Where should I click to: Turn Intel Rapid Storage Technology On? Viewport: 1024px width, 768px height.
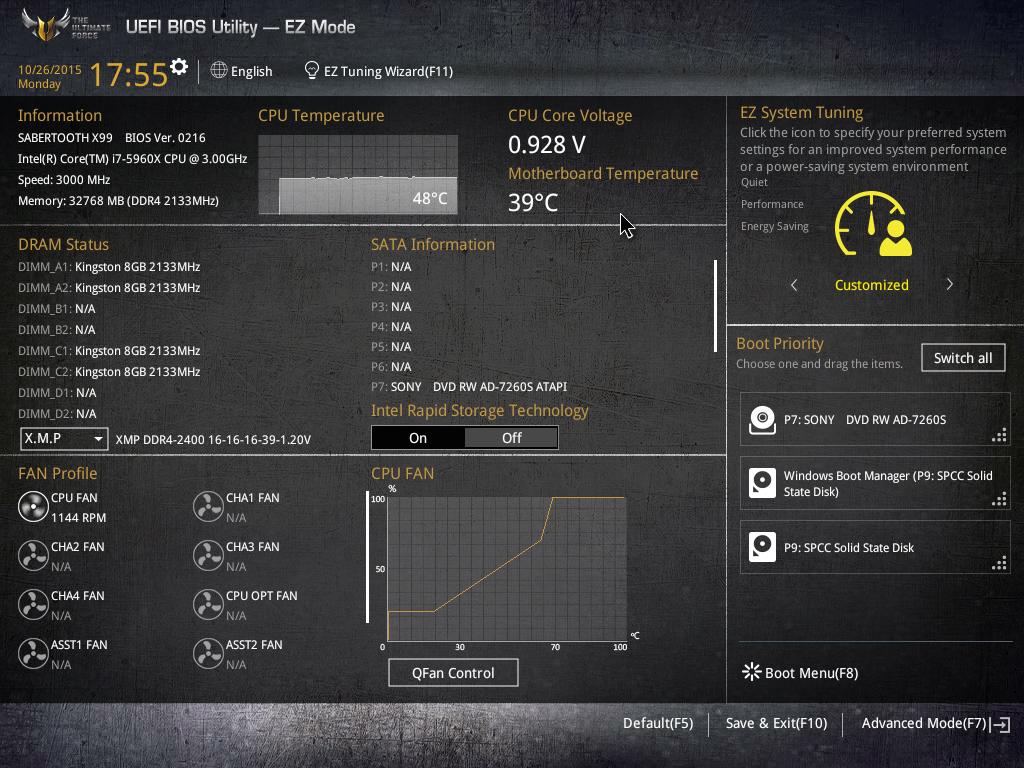tap(418, 438)
